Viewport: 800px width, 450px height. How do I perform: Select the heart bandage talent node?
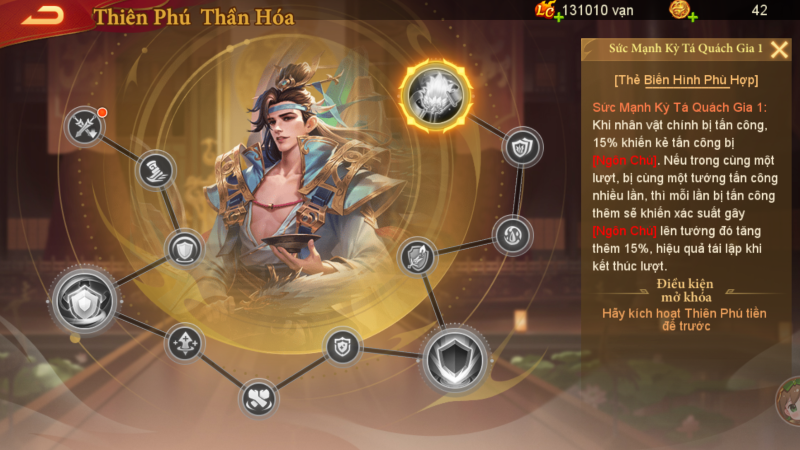pyautogui.click(x=258, y=398)
